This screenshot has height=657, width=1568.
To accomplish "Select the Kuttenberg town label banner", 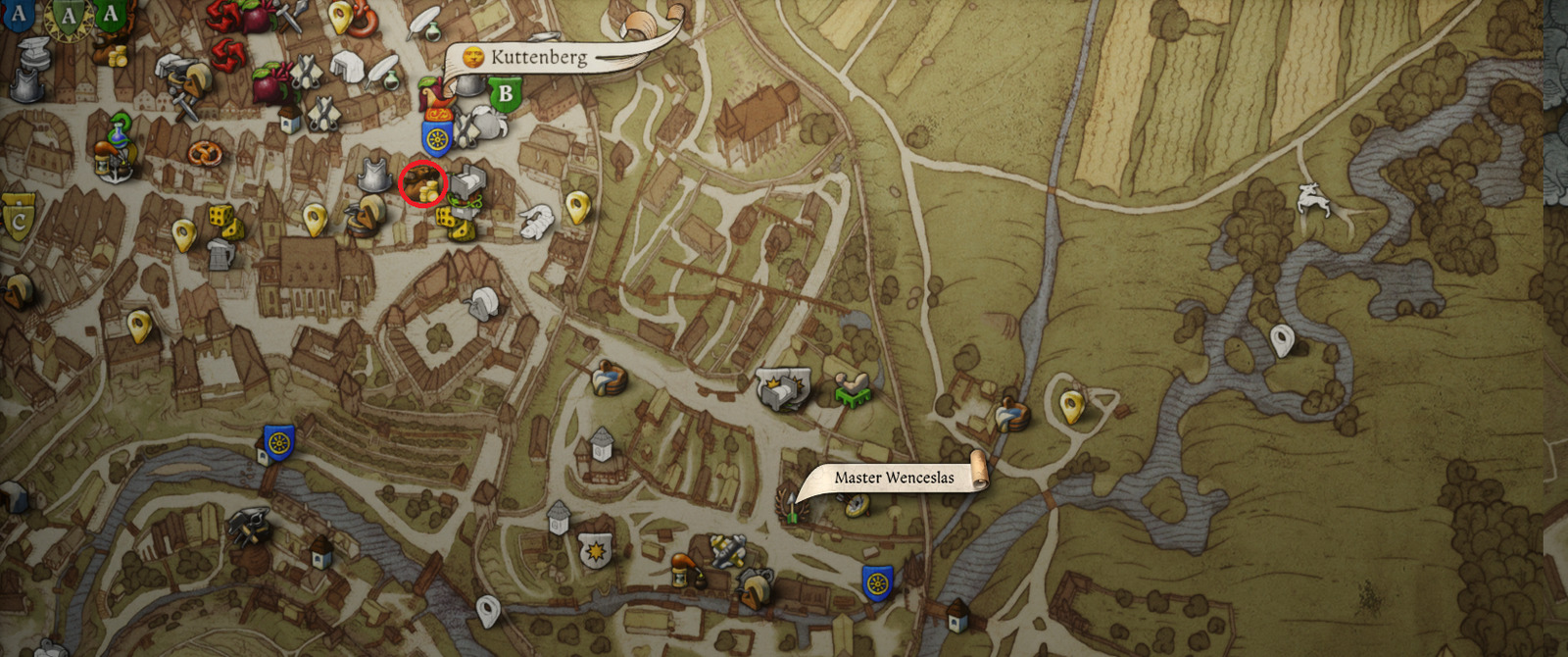I will coord(538,57).
